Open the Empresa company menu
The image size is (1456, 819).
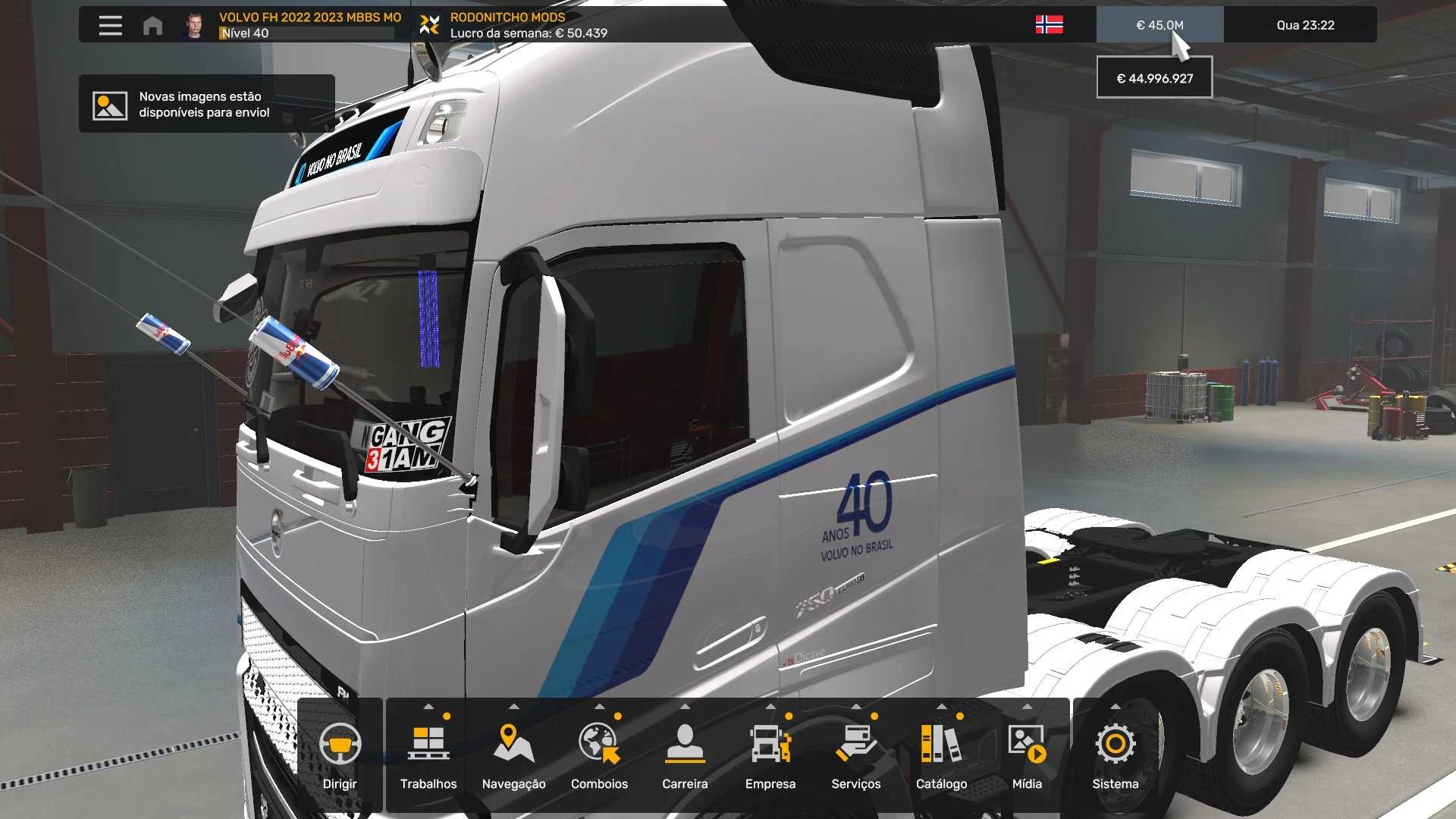coord(770,755)
